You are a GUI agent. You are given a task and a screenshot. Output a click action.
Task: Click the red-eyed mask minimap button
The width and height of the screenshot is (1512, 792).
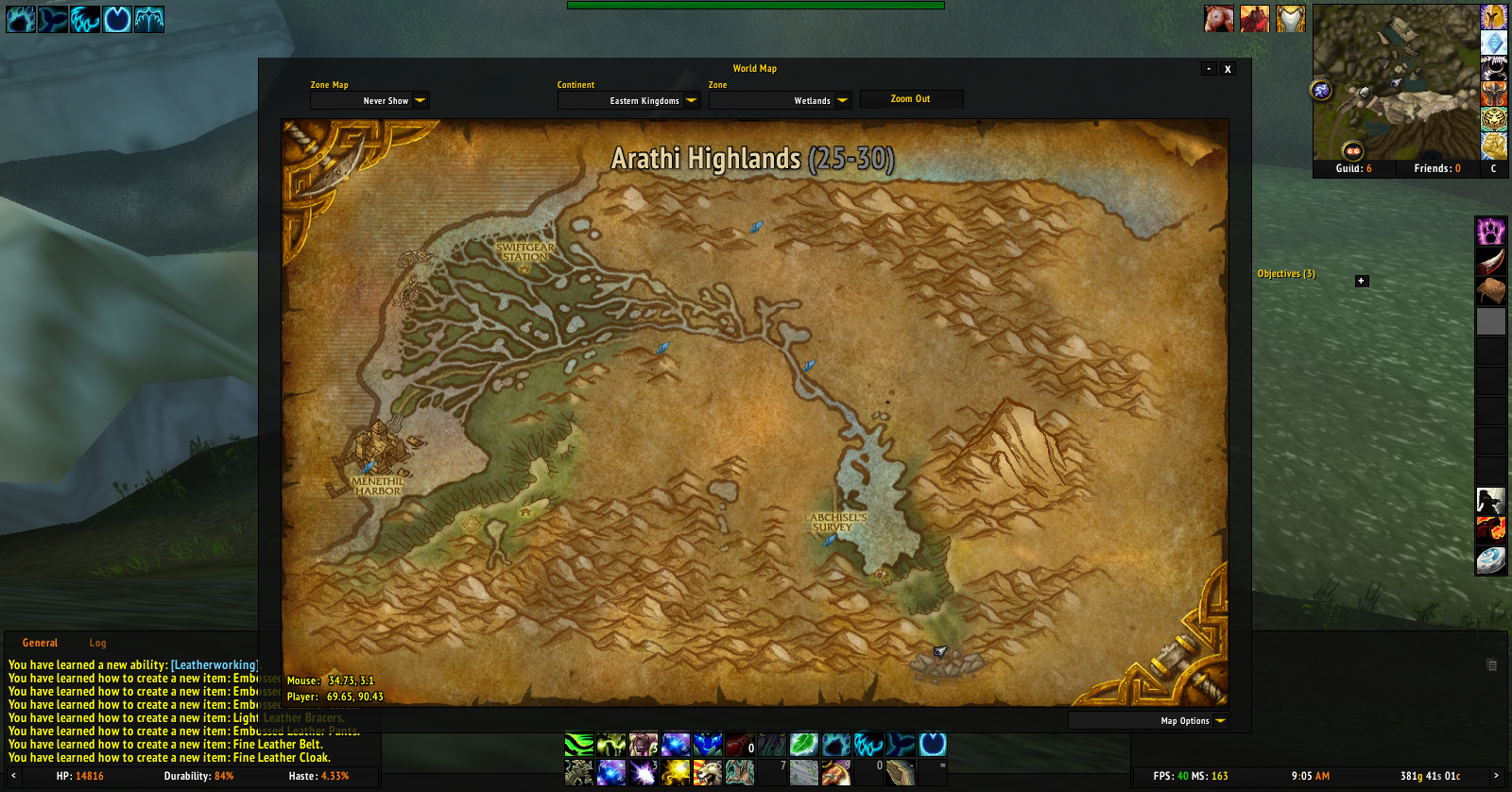tap(1352, 151)
